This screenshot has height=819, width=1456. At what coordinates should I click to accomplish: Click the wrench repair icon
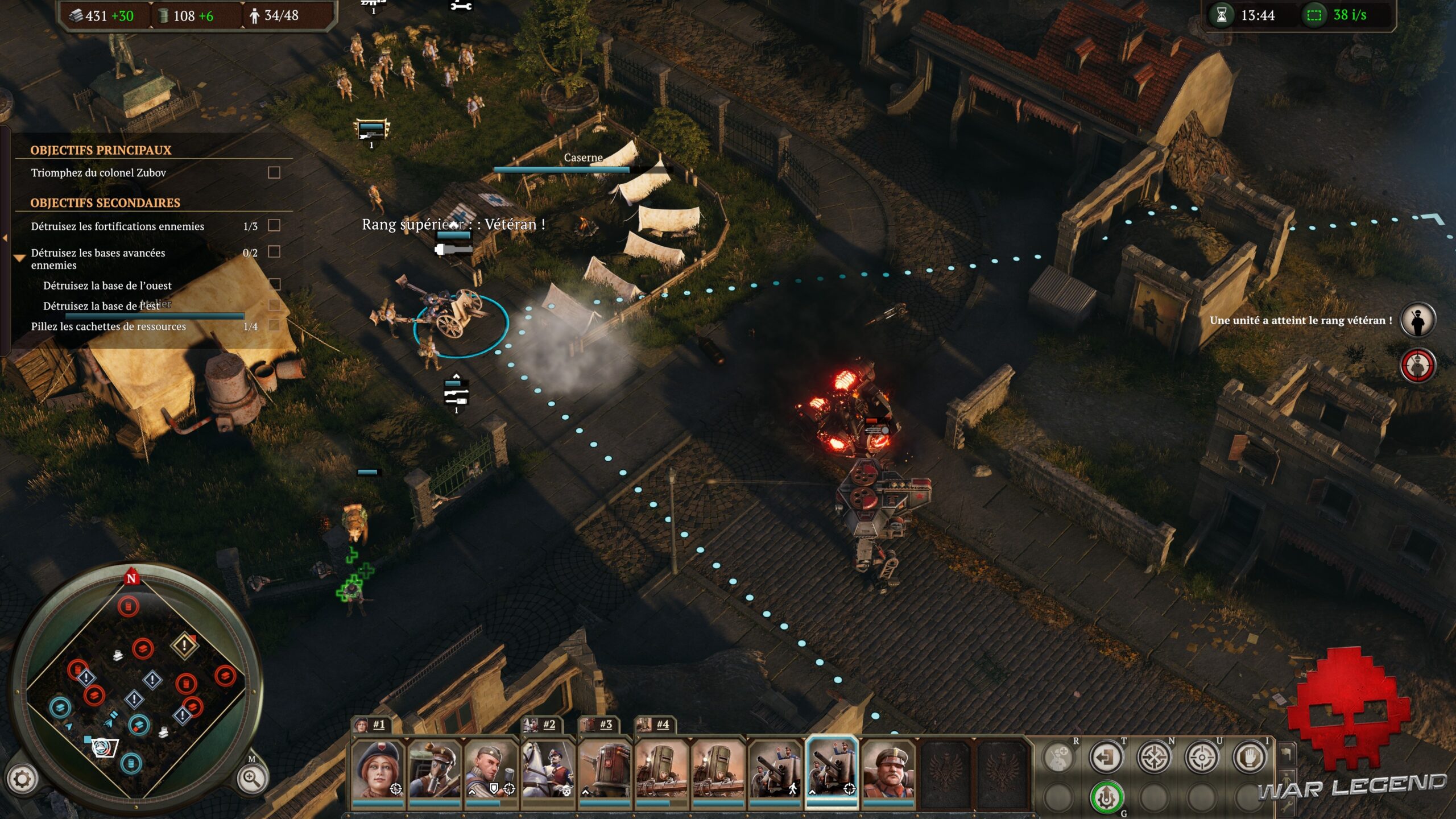point(1287,805)
